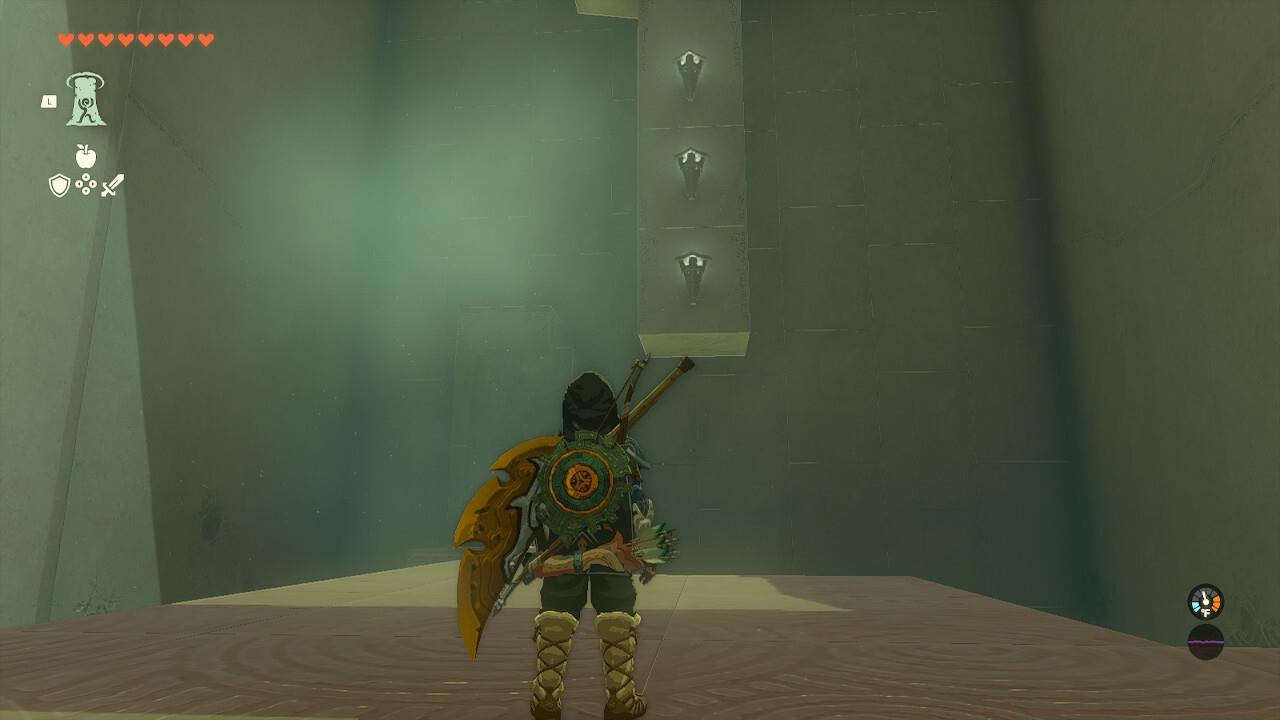Screen dimensions: 1280x720
Task: Click the bottom hook on the stone block
Action: pyautogui.click(x=692, y=265)
